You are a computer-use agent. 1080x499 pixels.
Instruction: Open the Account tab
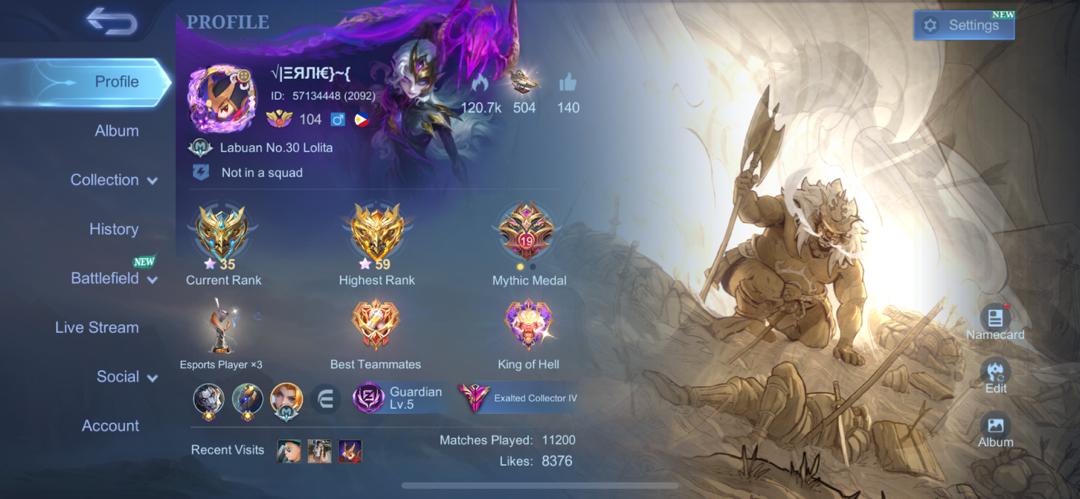point(110,426)
